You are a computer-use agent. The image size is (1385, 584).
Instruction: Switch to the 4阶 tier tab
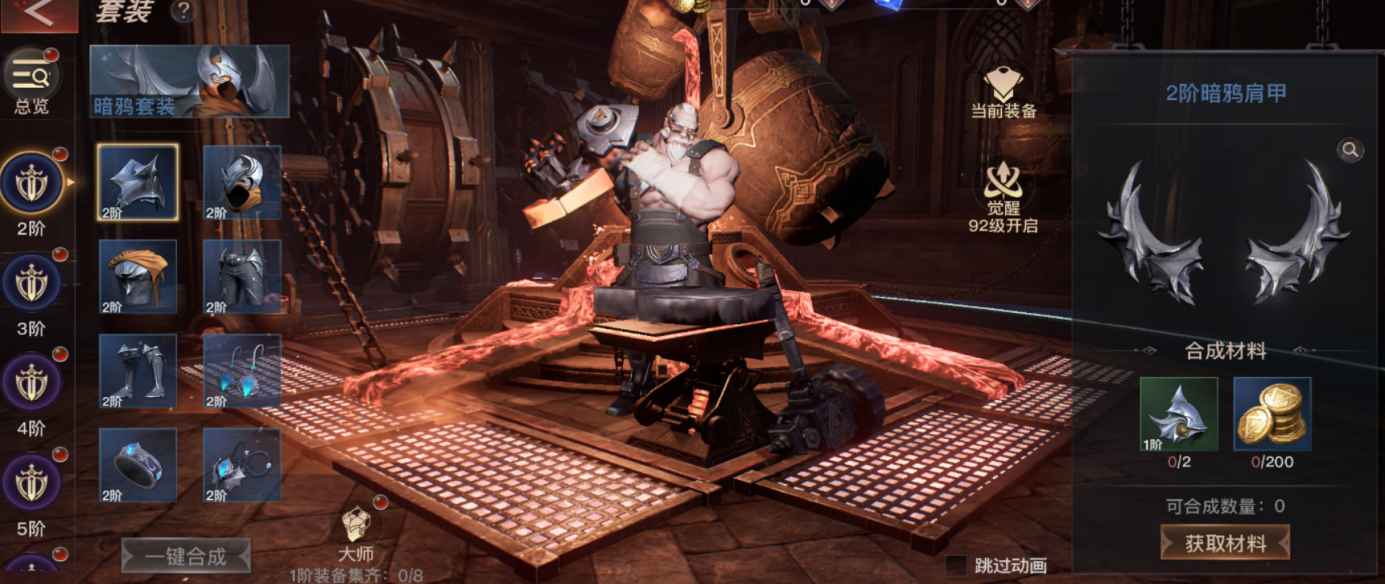(31, 383)
